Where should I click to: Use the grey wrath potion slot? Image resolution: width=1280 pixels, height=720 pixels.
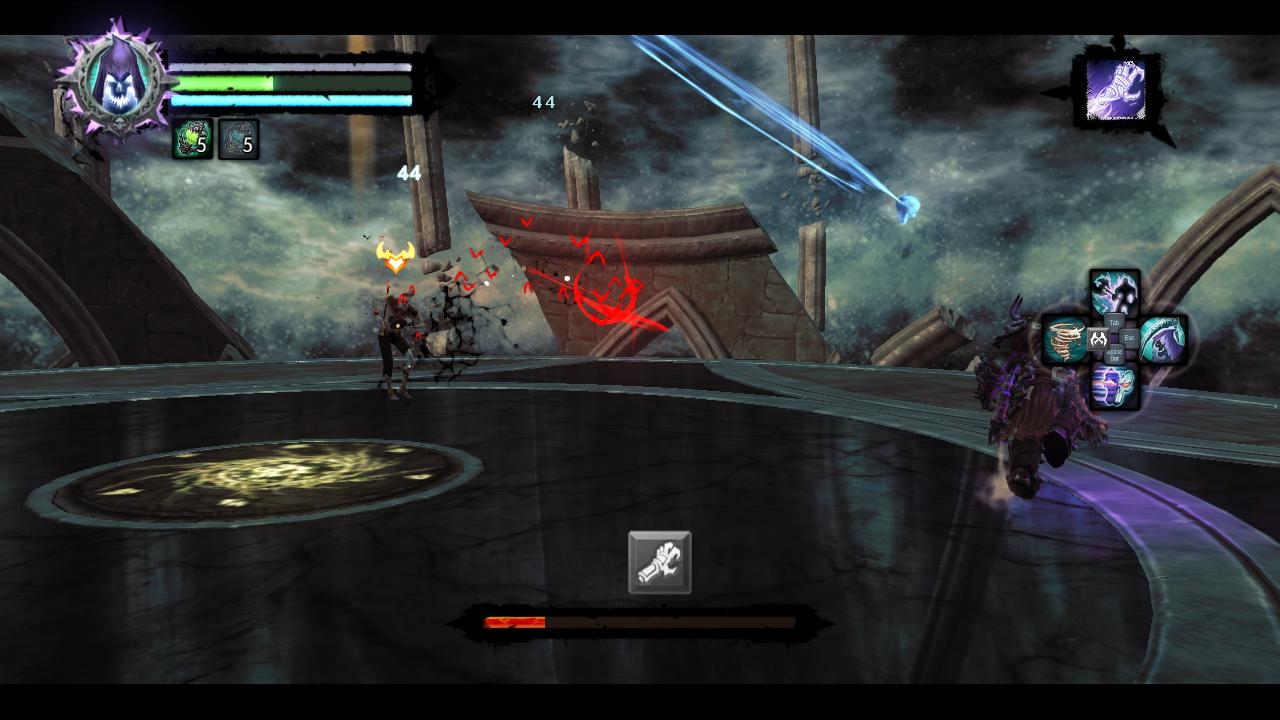[238, 140]
